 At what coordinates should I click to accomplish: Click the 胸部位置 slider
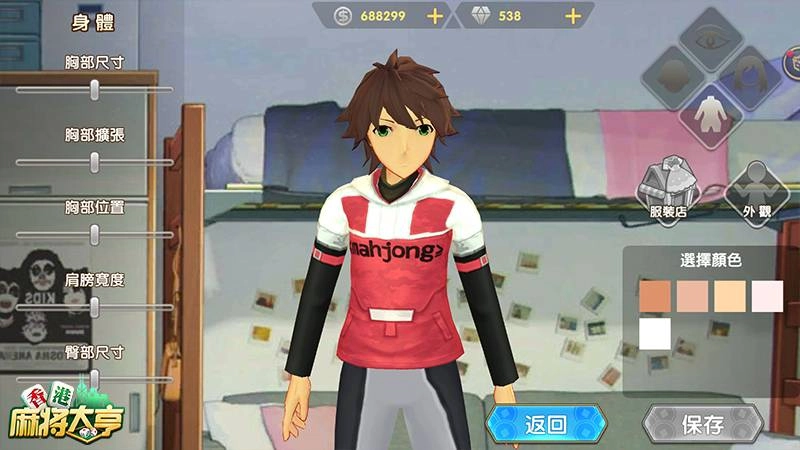94,234
